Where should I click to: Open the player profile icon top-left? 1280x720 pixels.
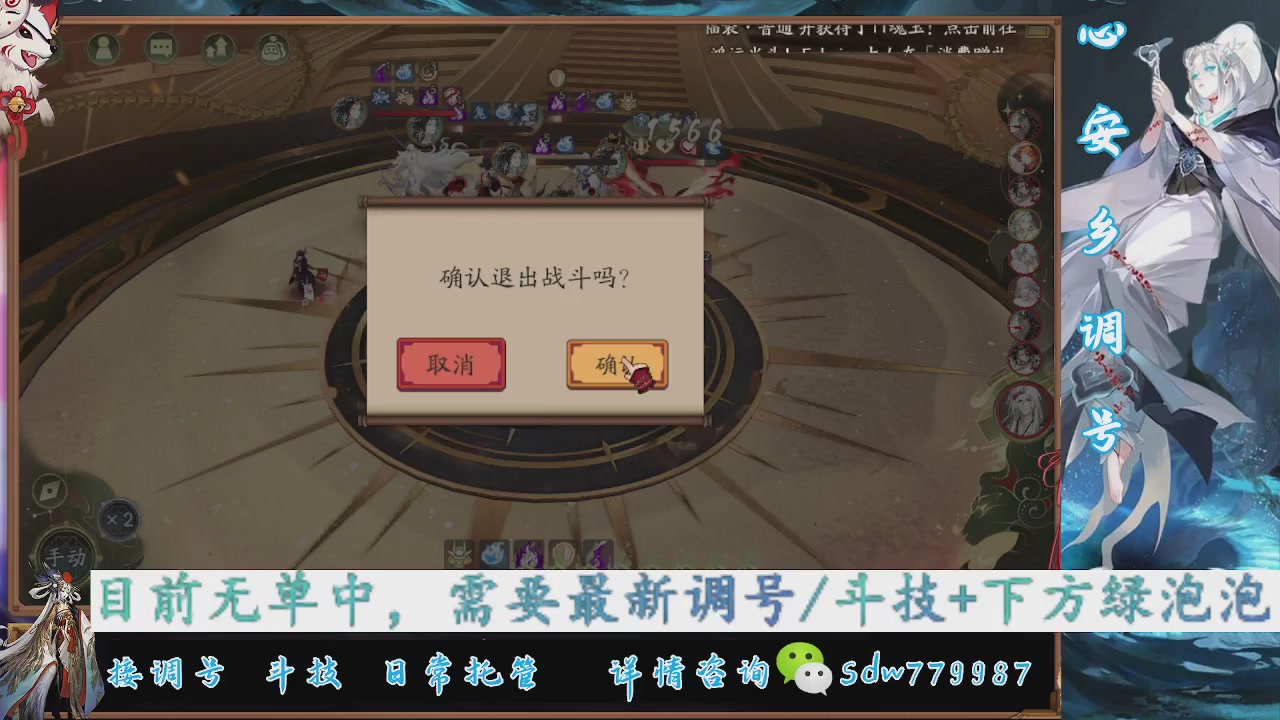pos(103,47)
